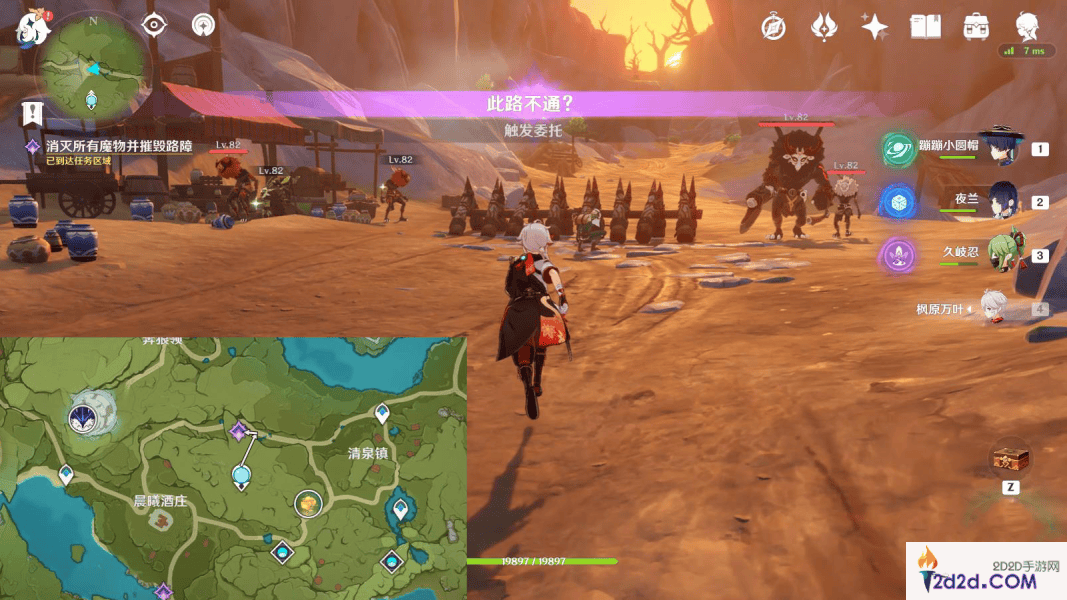This screenshot has height=600, width=1067.
Task: Click the eye-shaped icon beside the minimap
Action: (155, 25)
